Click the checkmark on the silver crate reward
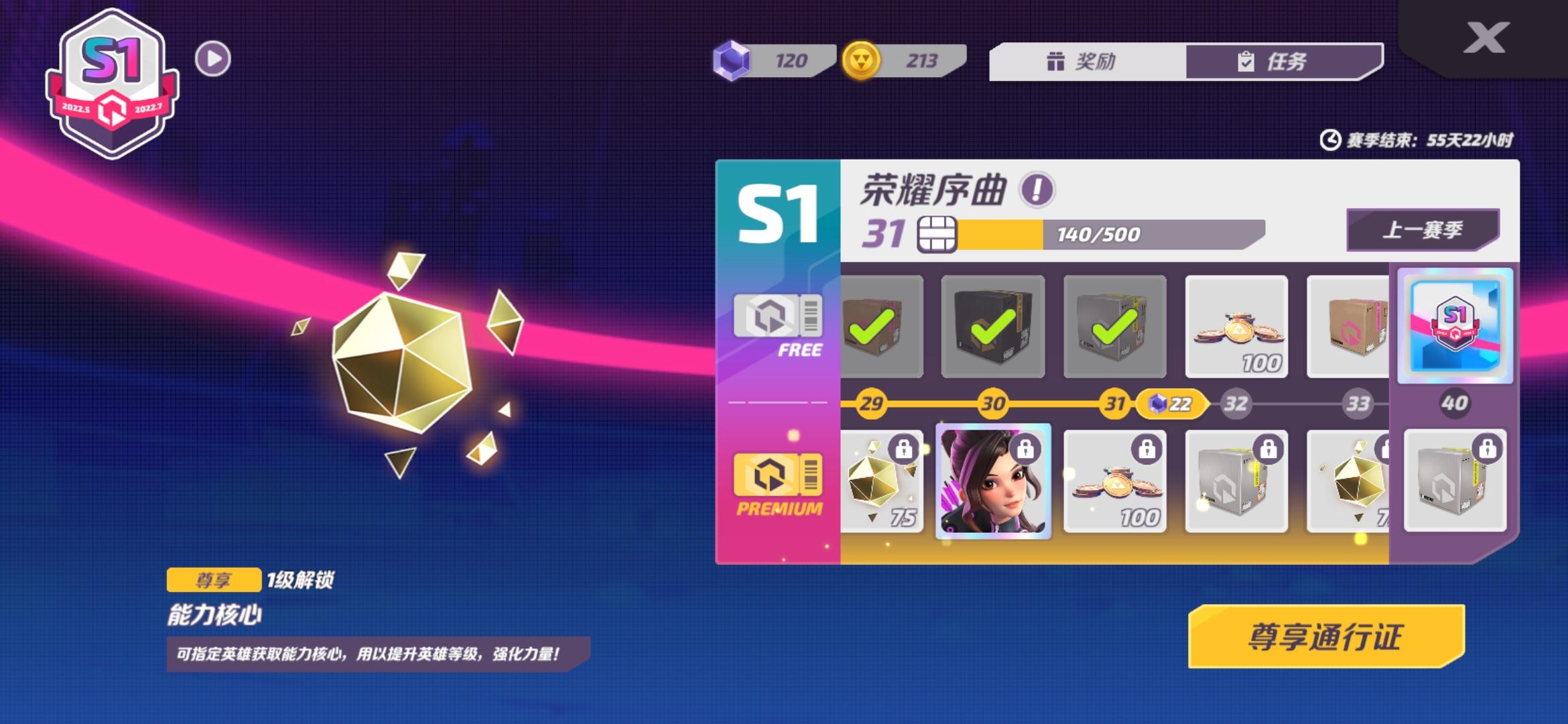This screenshot has width=1568, height=724. pos(1114,326)
